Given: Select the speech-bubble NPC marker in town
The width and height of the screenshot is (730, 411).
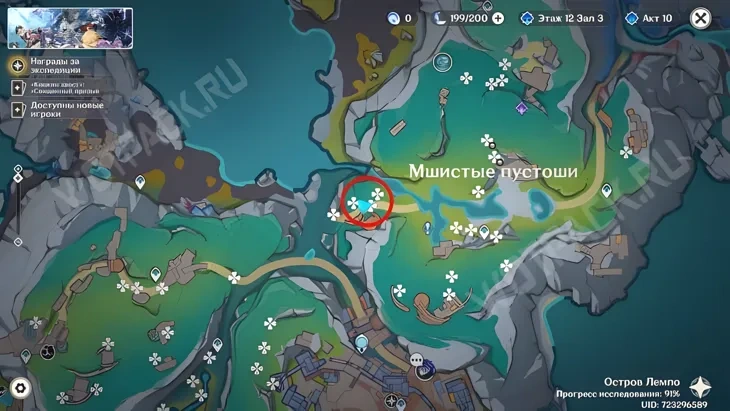Looking at the screenshot, I should pyautogui.click(x=416, y=359).
